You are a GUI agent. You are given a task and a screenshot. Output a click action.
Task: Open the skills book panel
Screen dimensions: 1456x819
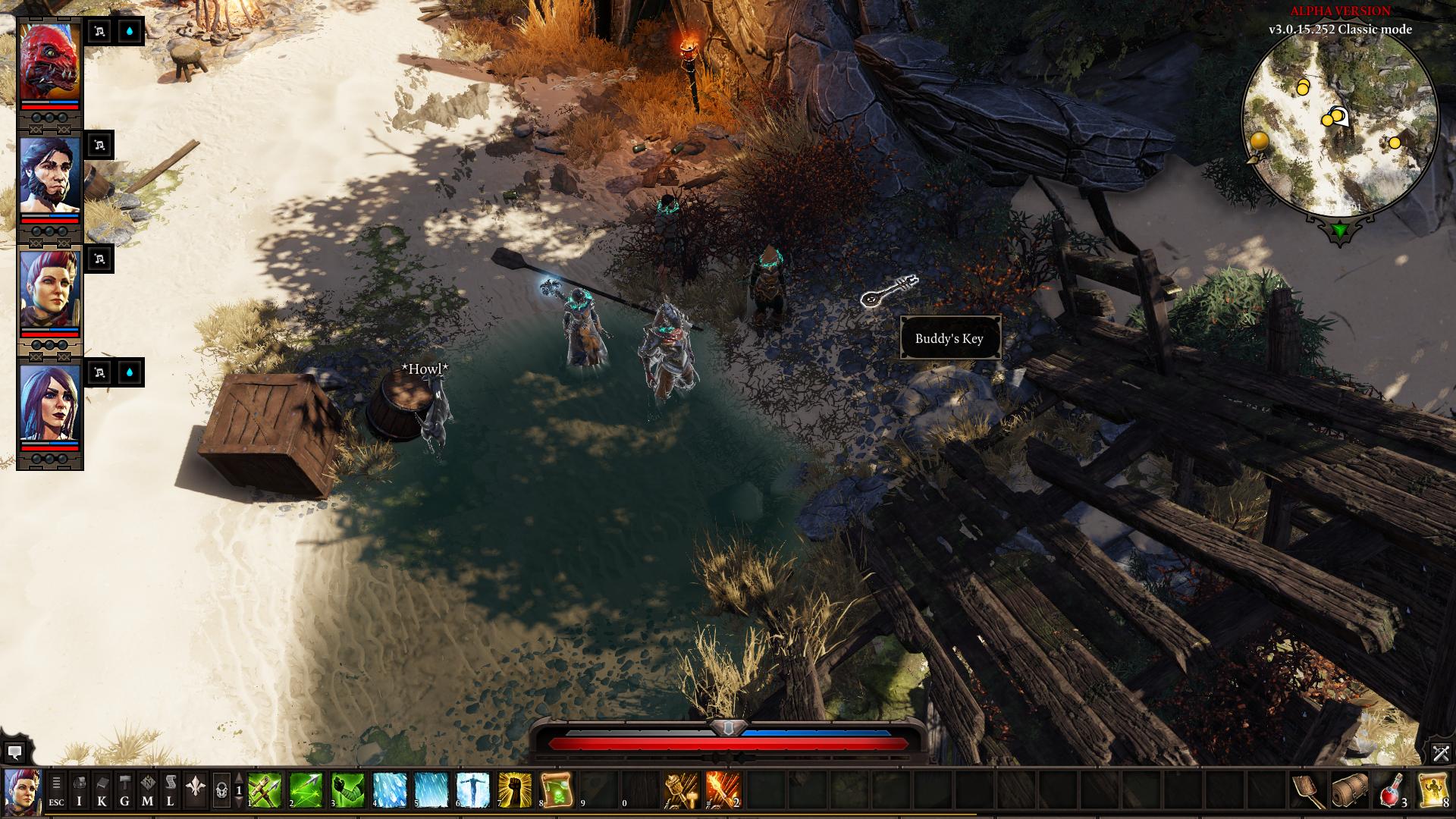coord(102,792)
